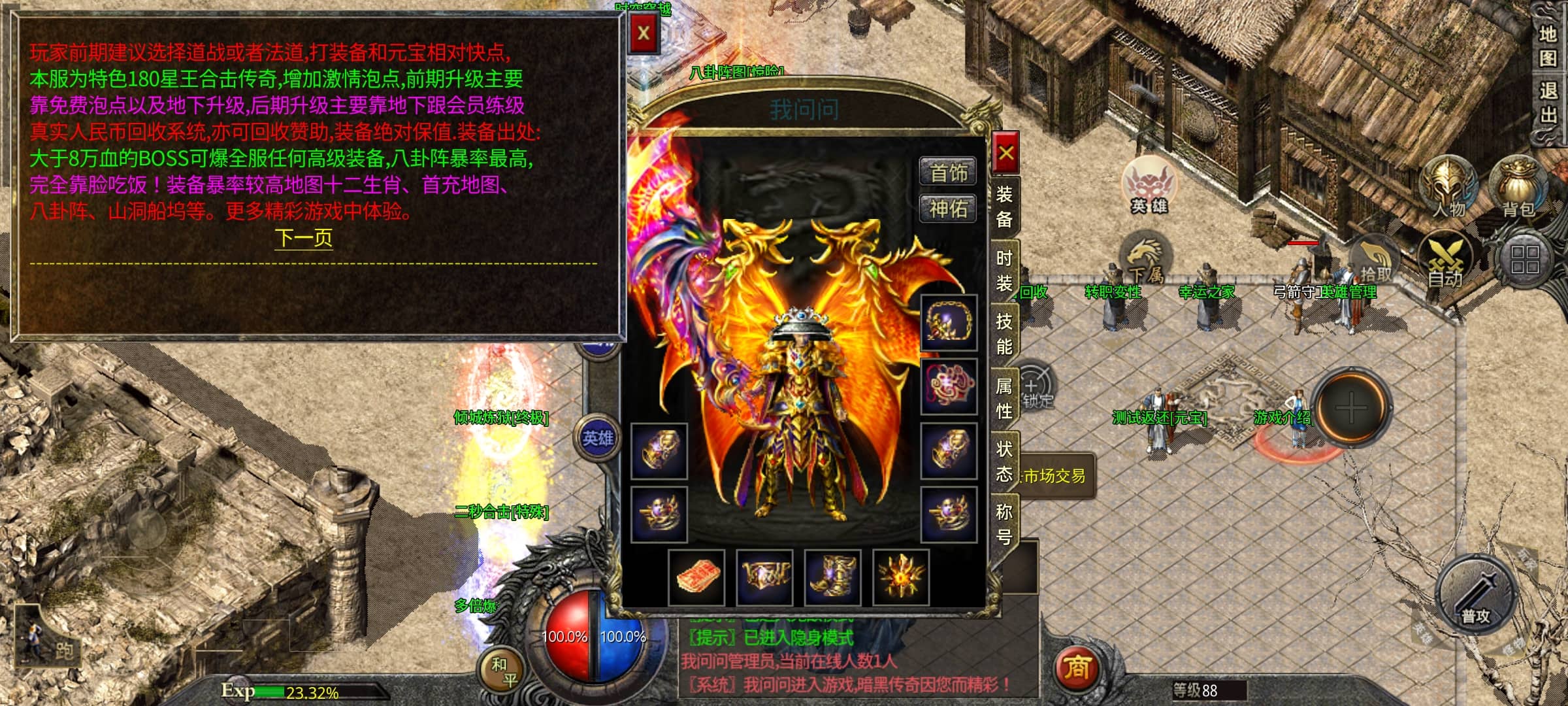Screen dimensions: 1568x706
Task: Switch to the 称号 title tab
Action: point(1004,524)
